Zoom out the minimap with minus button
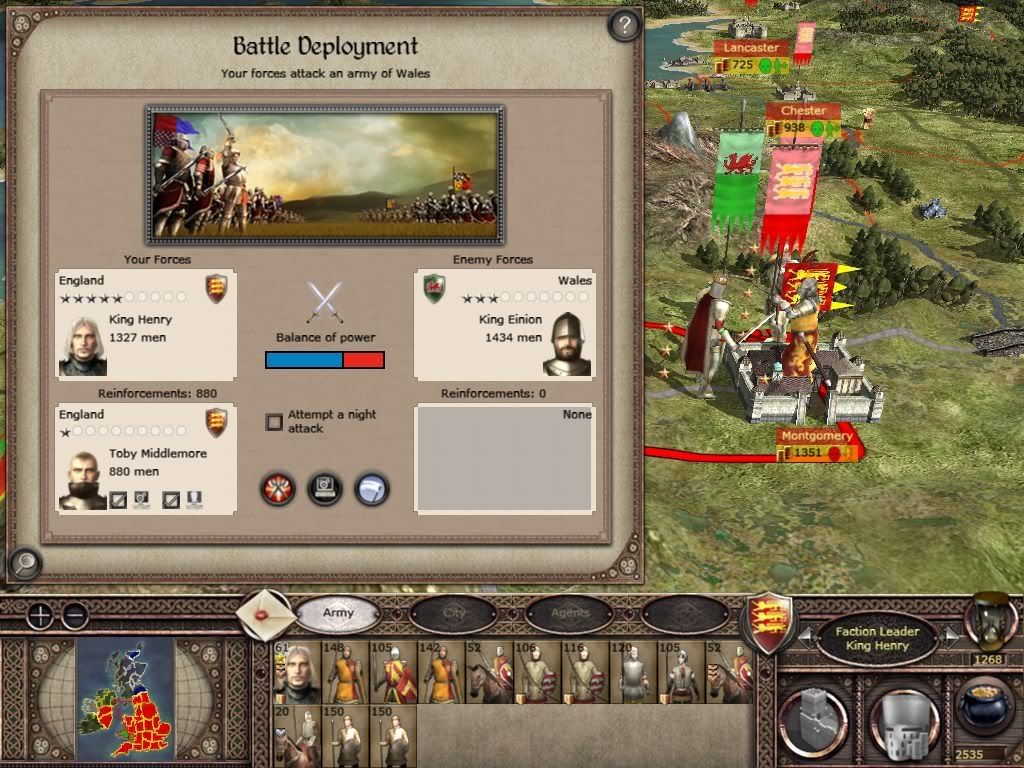This screenshot has width=1024, height=768. click(x=75, y=616)
